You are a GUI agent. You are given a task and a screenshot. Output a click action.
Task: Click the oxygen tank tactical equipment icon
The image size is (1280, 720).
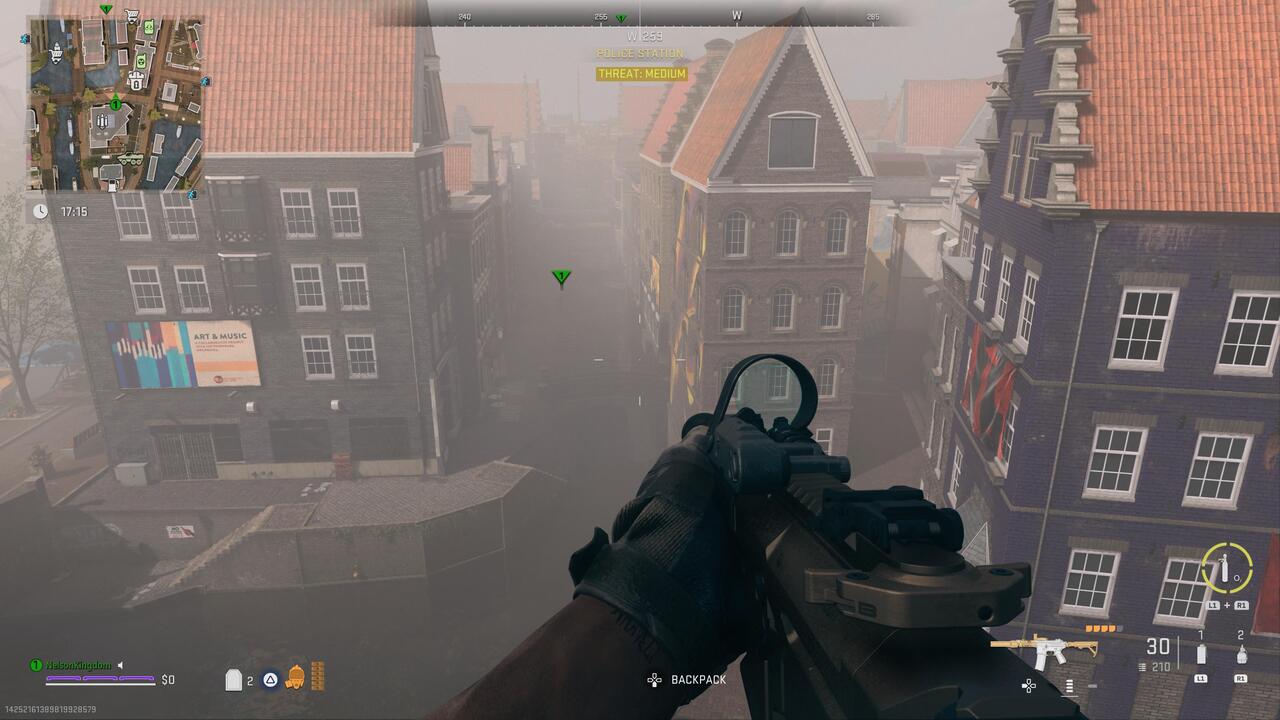point(1225,568)
